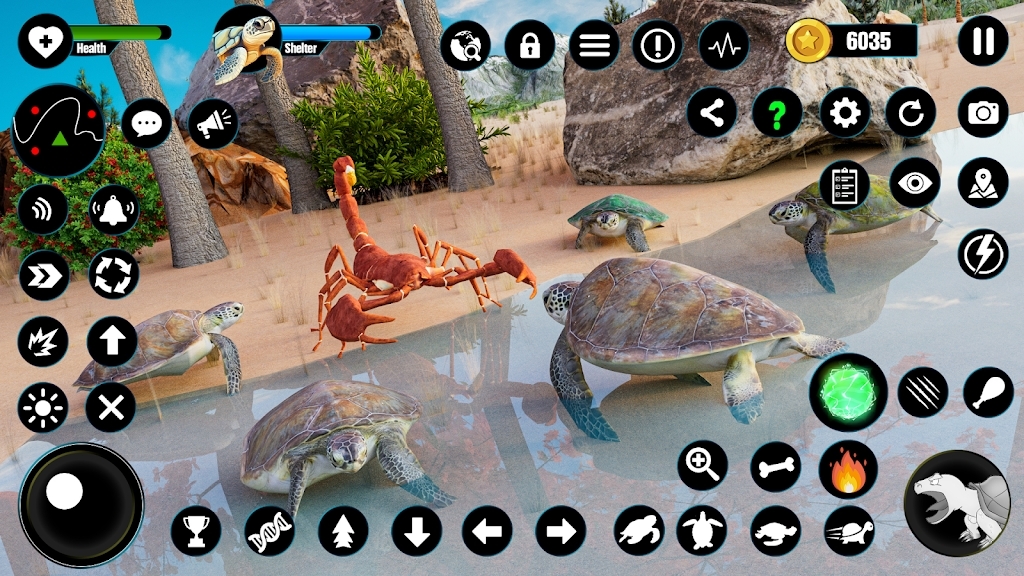
Task: Select the DNA helix button
Action: (270, 530)
